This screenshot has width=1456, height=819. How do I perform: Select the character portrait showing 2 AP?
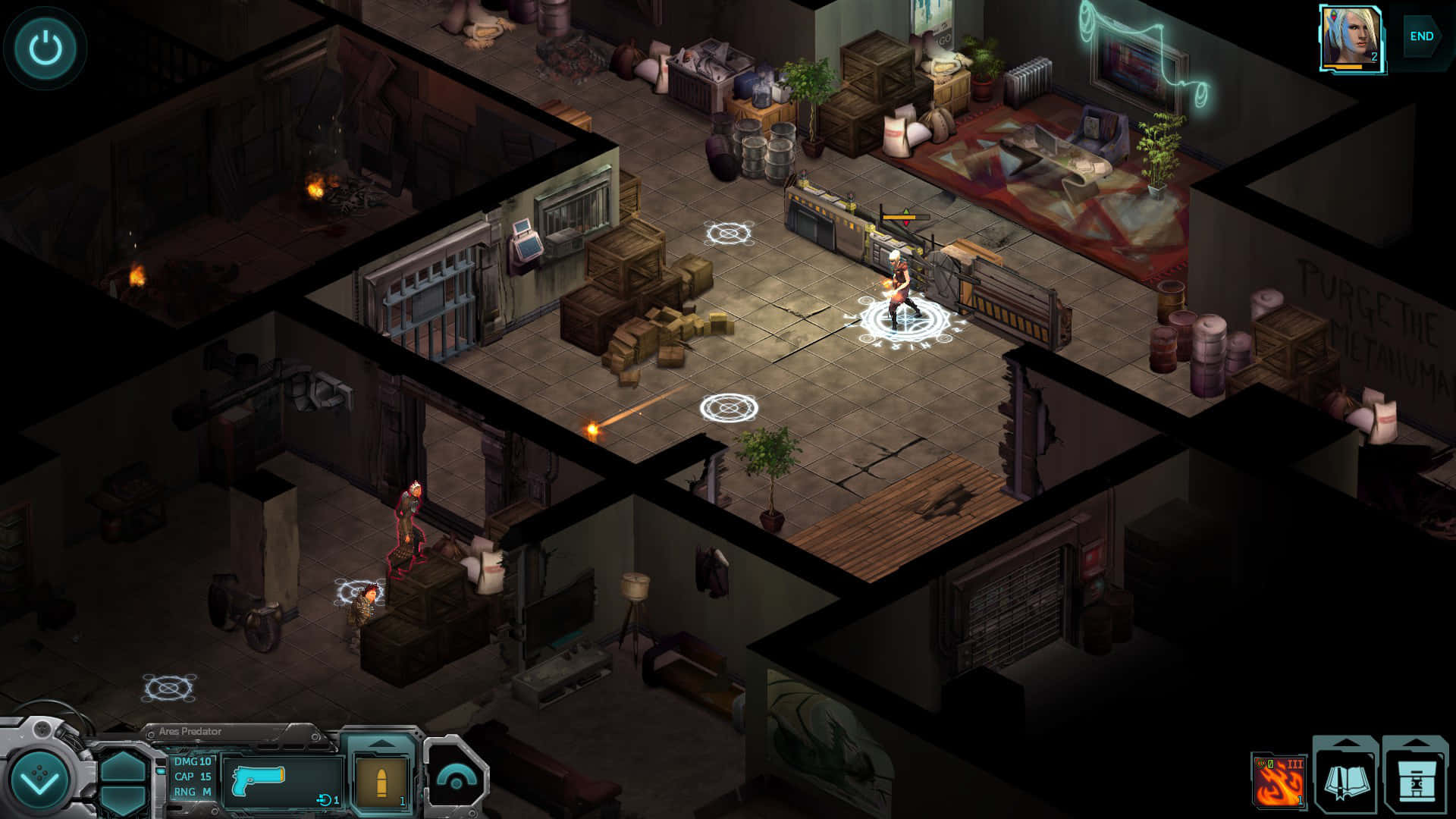pos(1350,34)
